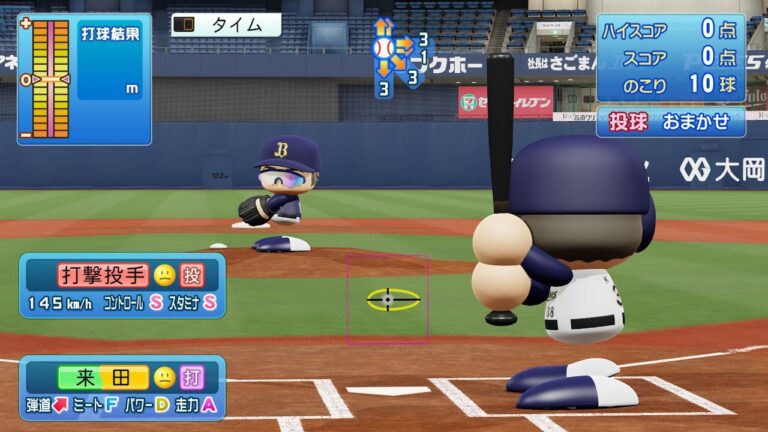Open the タイム pause menu
The width and height of the screenshot is (768, 432).
tap(225, 24)
